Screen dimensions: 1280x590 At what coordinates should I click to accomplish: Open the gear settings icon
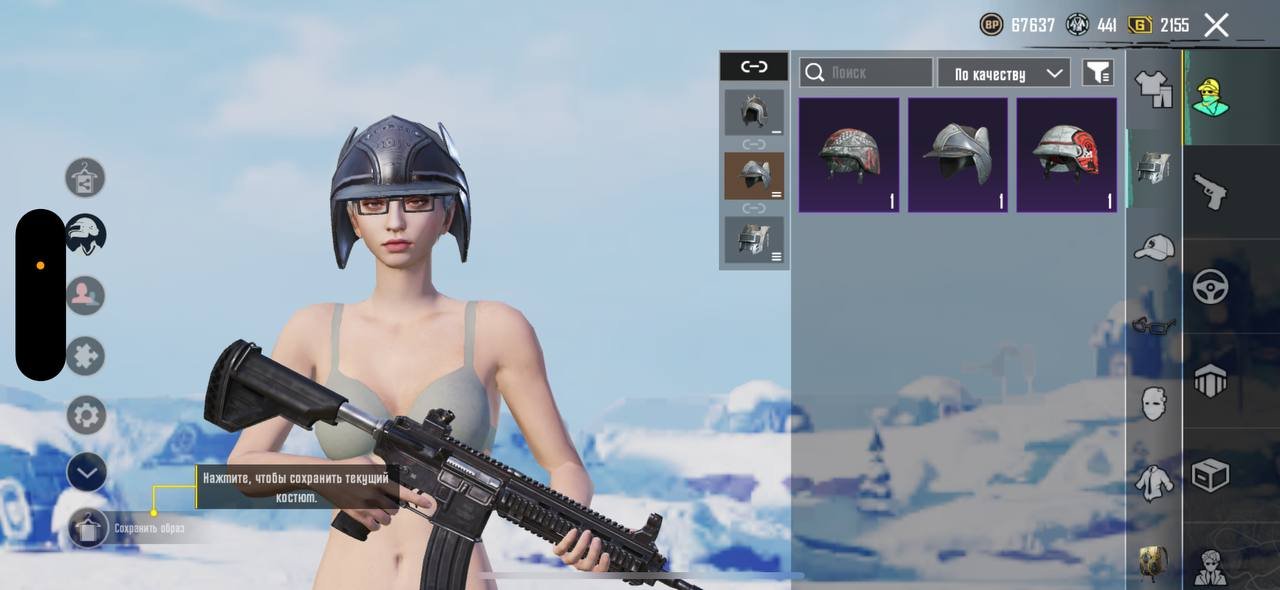pyautogui.click(x=86, y=415)
